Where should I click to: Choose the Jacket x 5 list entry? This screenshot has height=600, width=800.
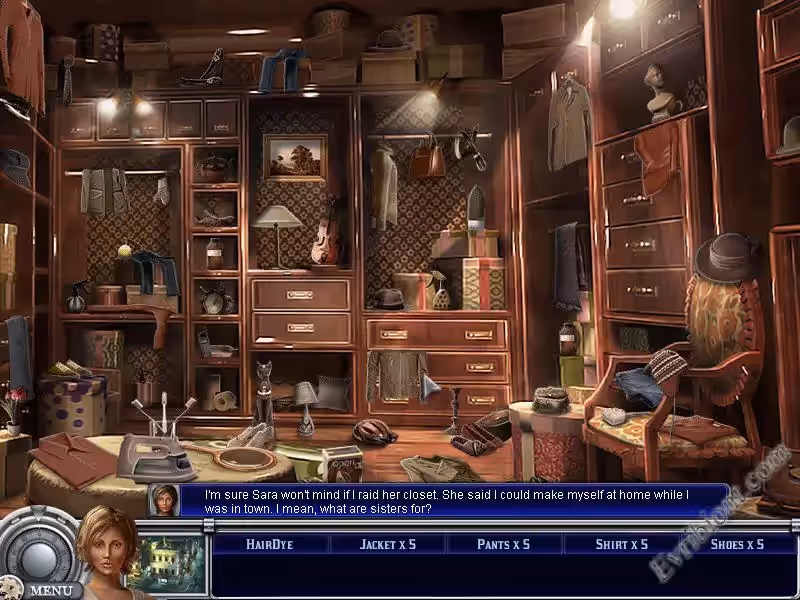tap(387, 544)
